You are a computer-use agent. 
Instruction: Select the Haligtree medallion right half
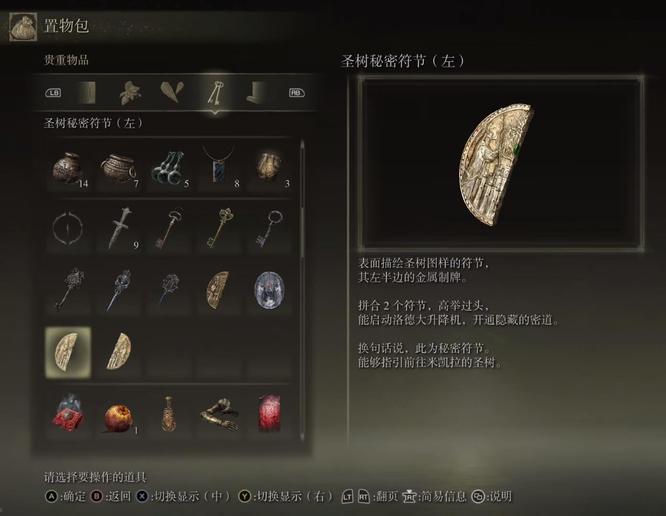click(x=118, y=351)
